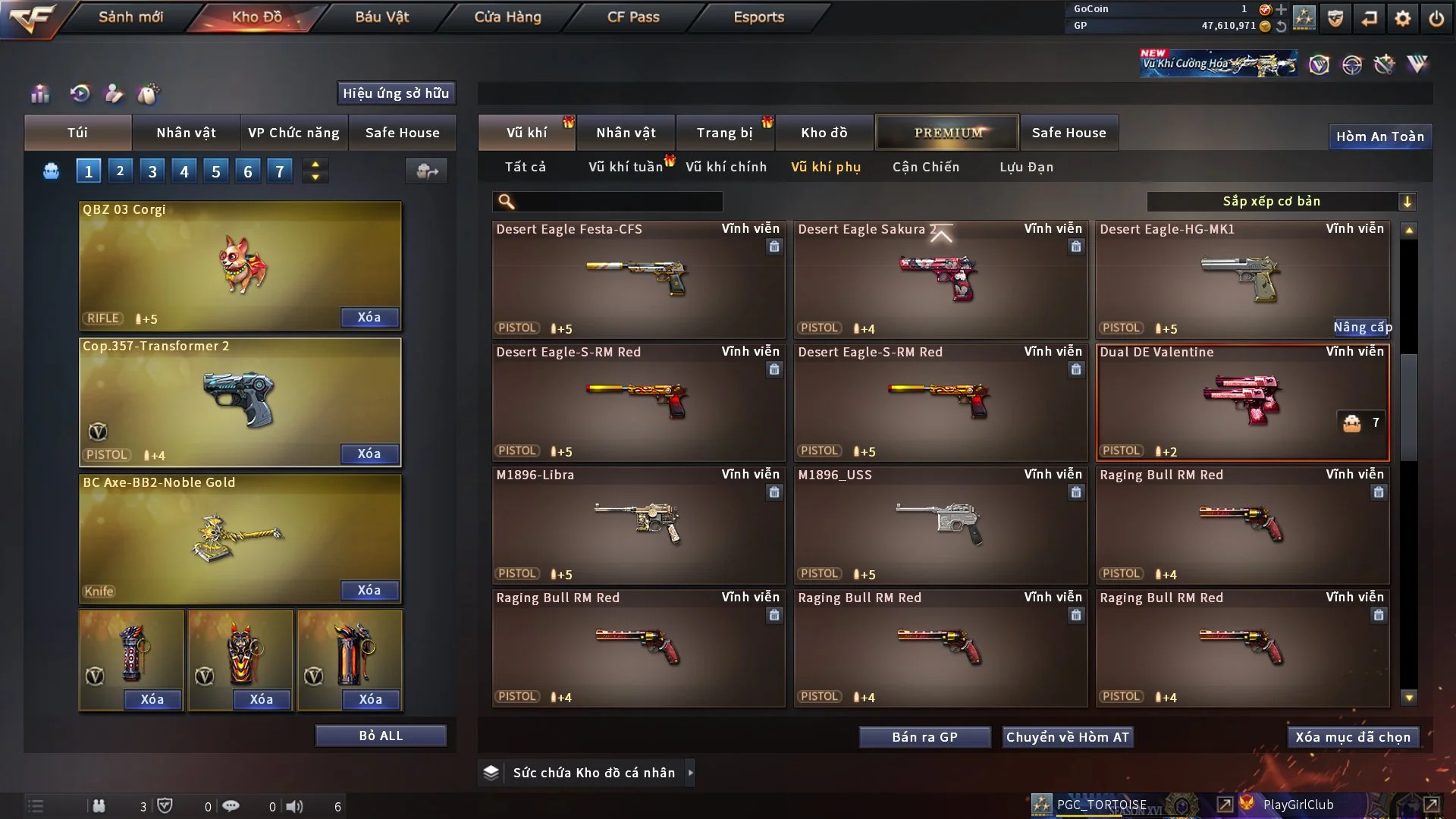Select the PREMIUM storage tab
Viewport: 1456px width, 819px height.
click(947, 133)
